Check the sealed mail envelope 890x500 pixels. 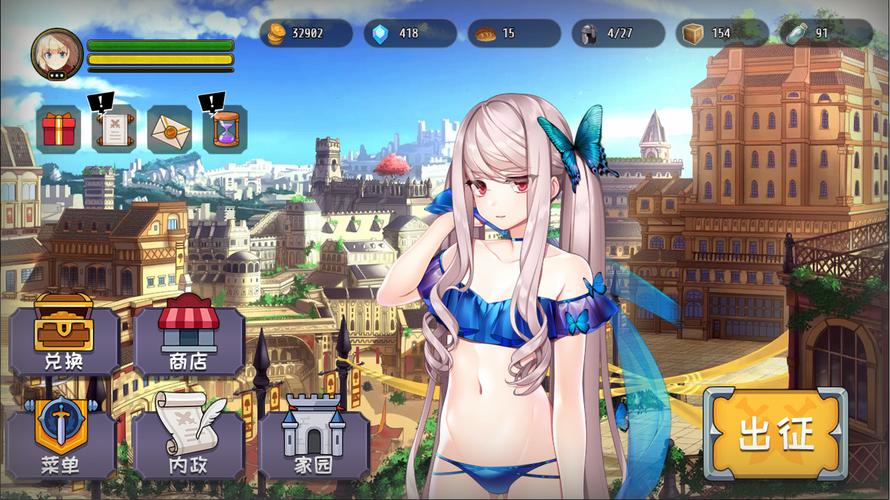(x=170, y=129)
